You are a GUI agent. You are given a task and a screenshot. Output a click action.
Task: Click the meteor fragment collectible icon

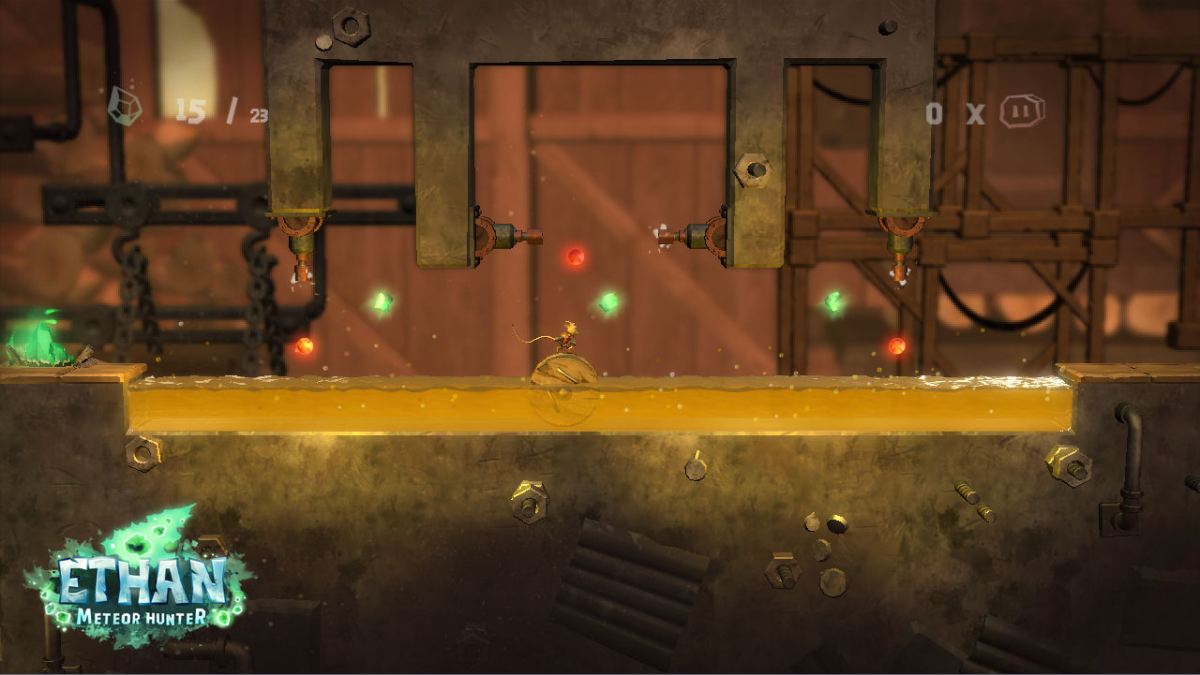[124, 106]
